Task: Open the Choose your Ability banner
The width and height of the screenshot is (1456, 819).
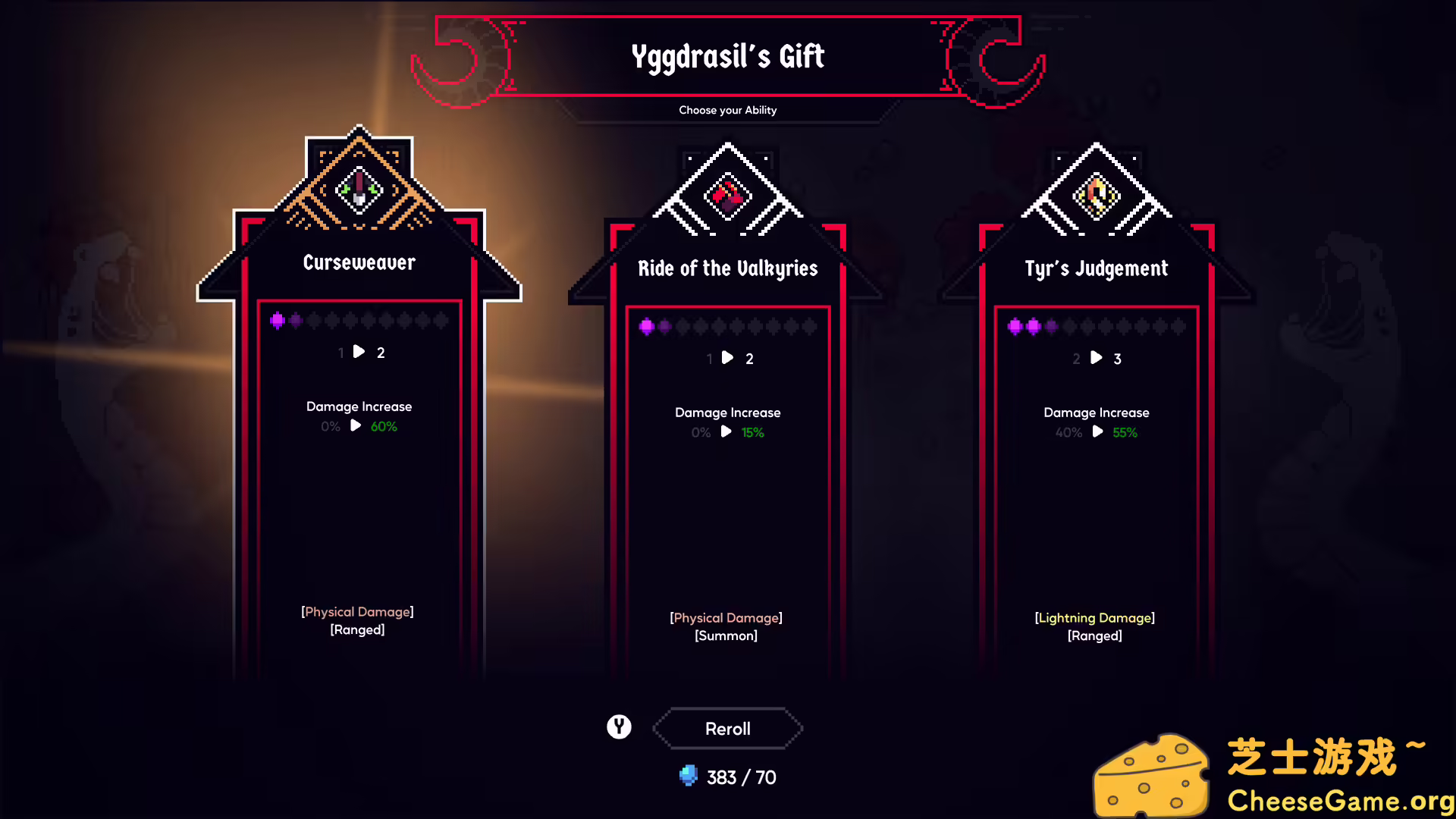Action: tap(727, 110)
